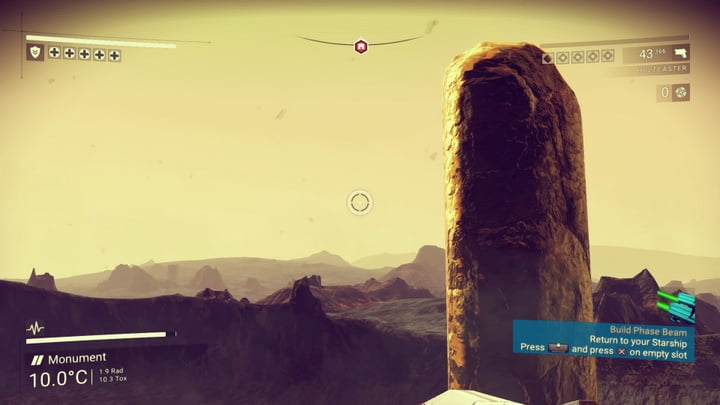
Task: Select the shield icon beside the health pips
Action: (35, 52)
